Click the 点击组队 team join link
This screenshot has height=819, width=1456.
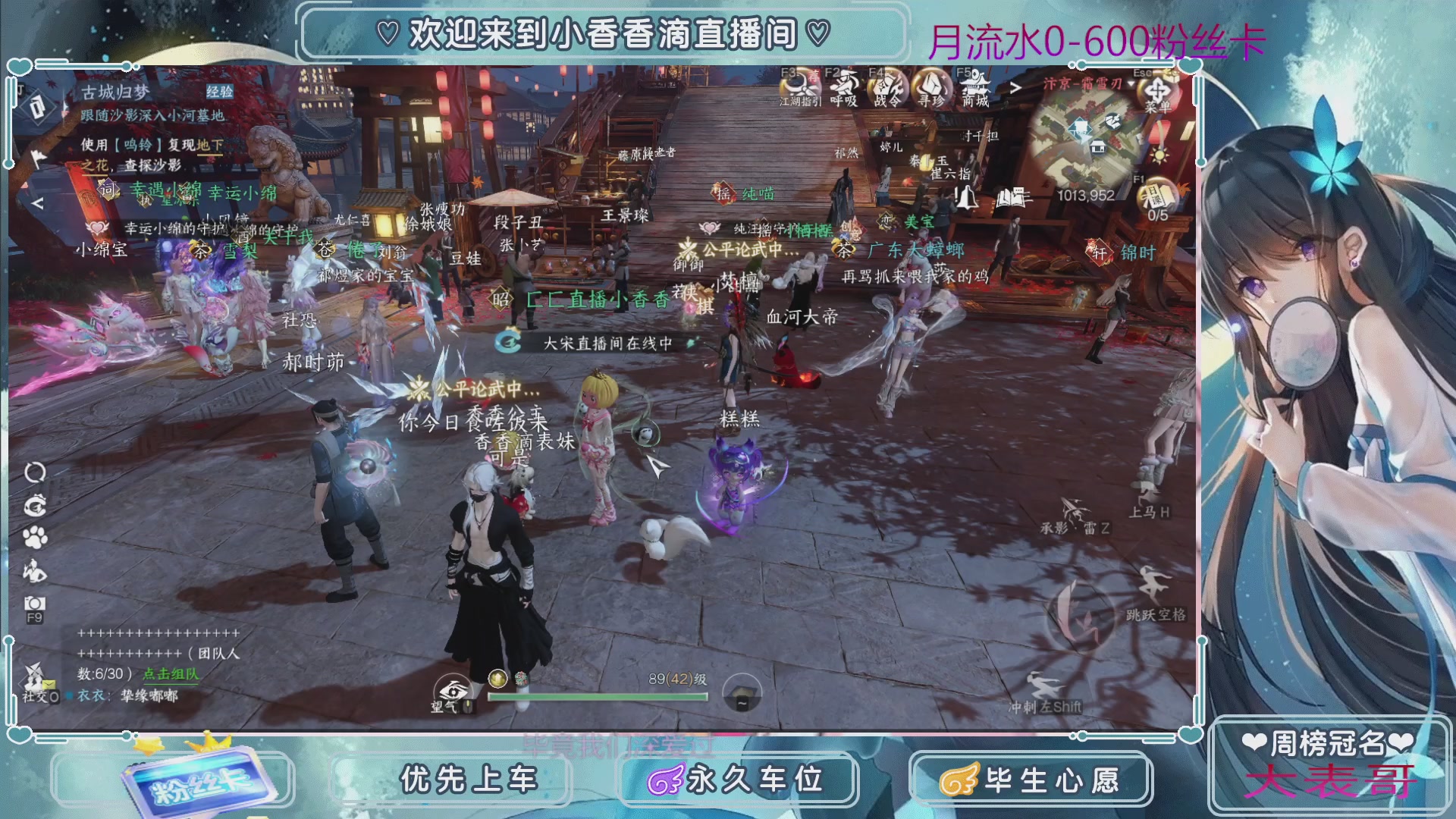tap(171, 673)
